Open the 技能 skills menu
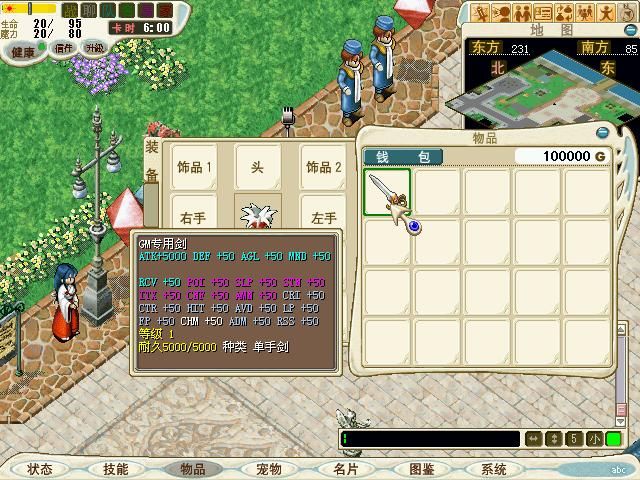The height and width of the screenshot is (480, 640). [115, 468]
